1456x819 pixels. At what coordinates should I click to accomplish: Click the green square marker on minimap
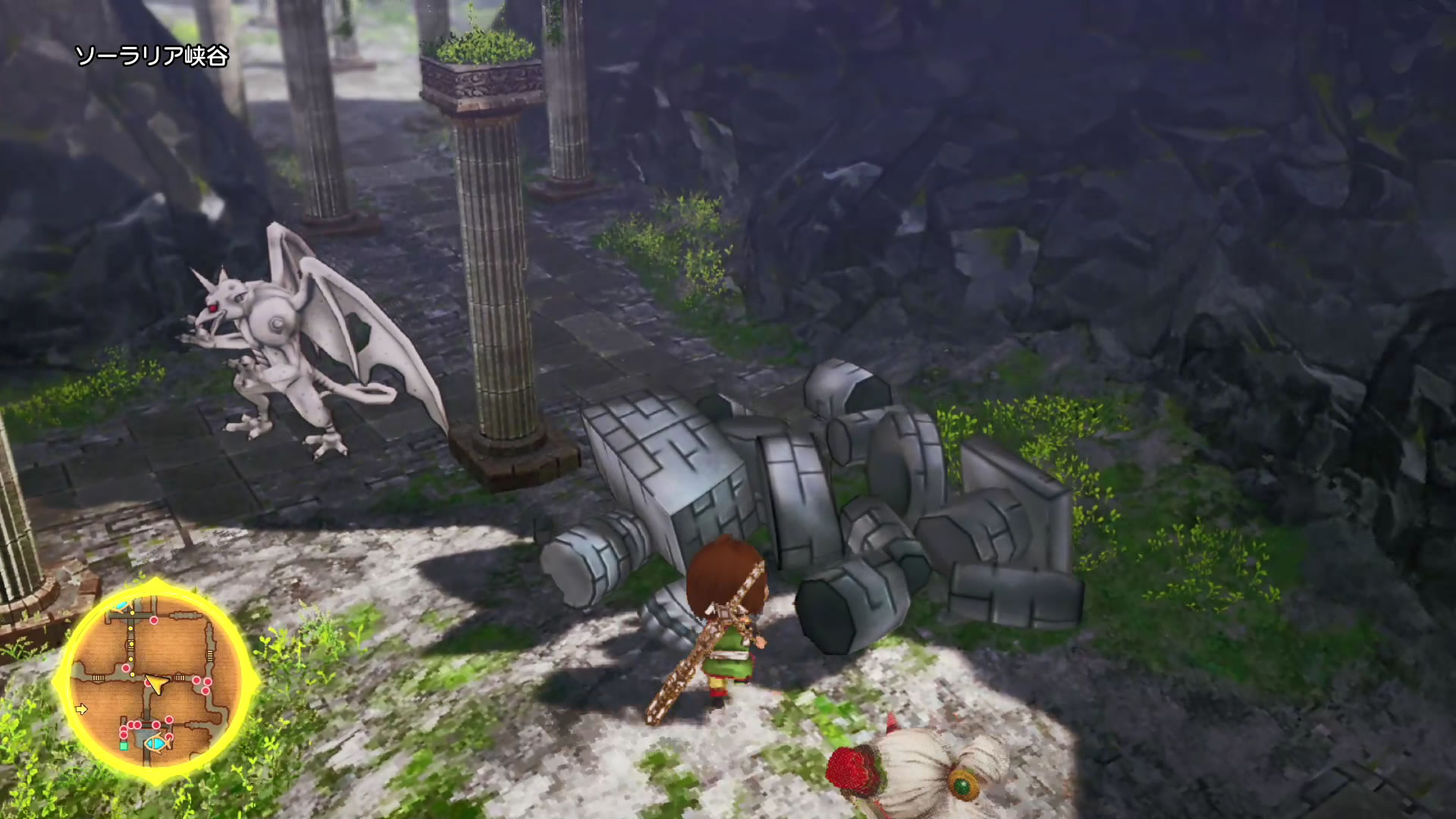[x=124, y=746]
